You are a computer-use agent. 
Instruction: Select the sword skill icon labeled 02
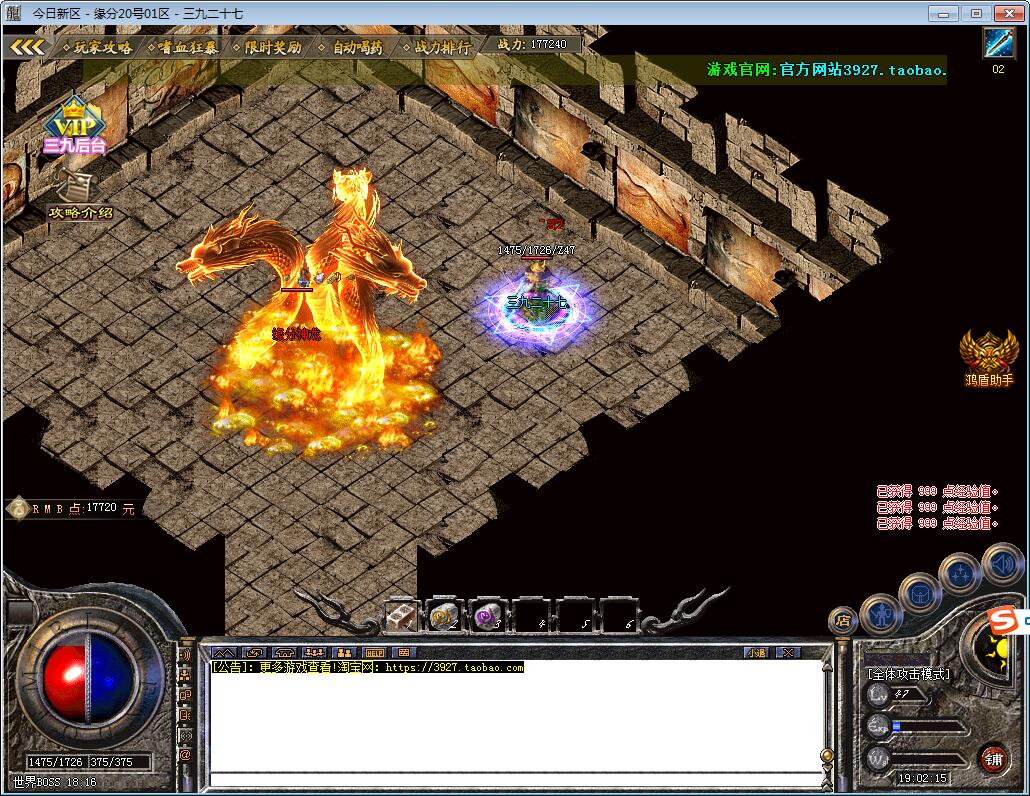pos(998,44)
